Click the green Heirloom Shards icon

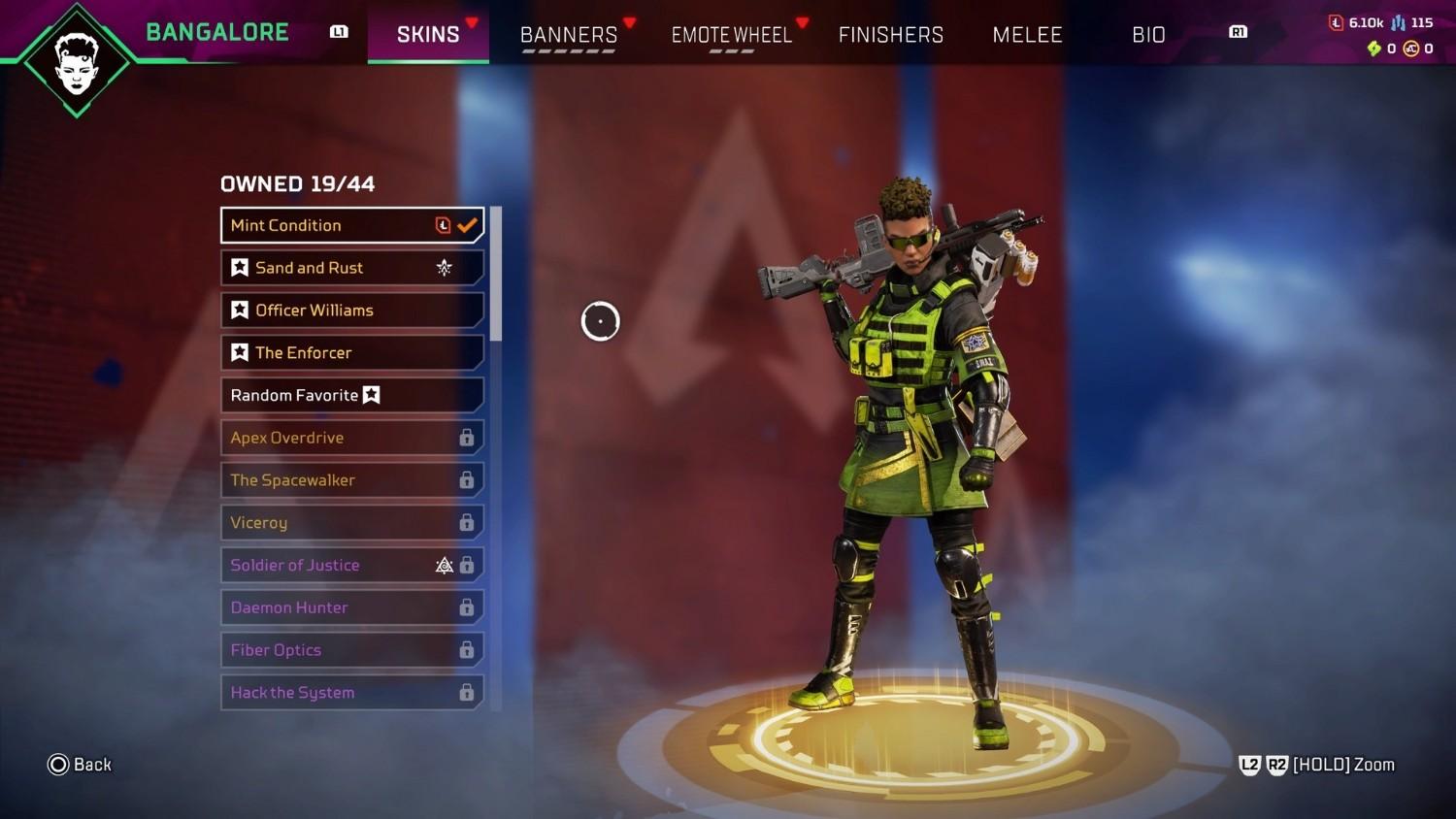tap(1375, 48)
